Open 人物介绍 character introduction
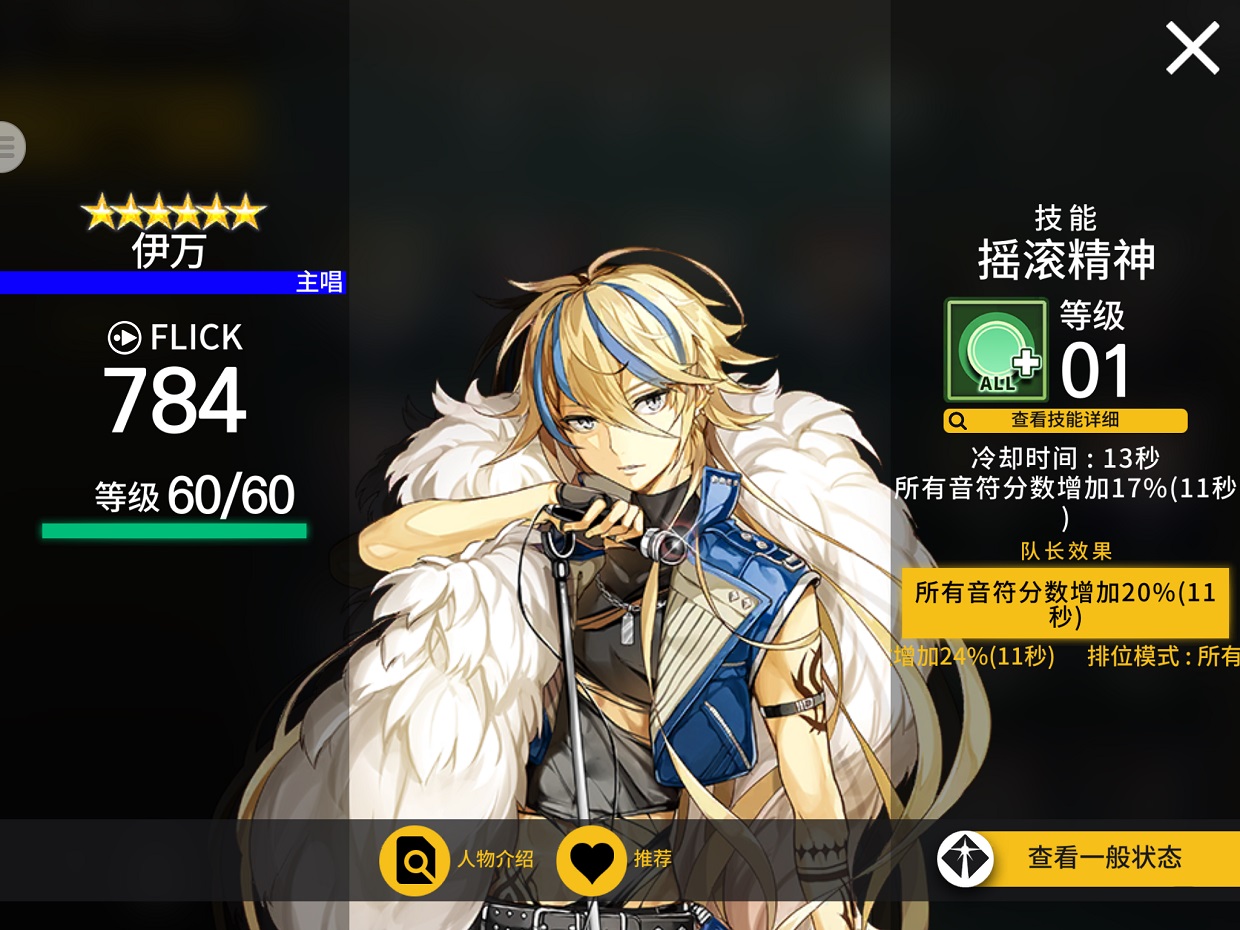 (414, 859)
